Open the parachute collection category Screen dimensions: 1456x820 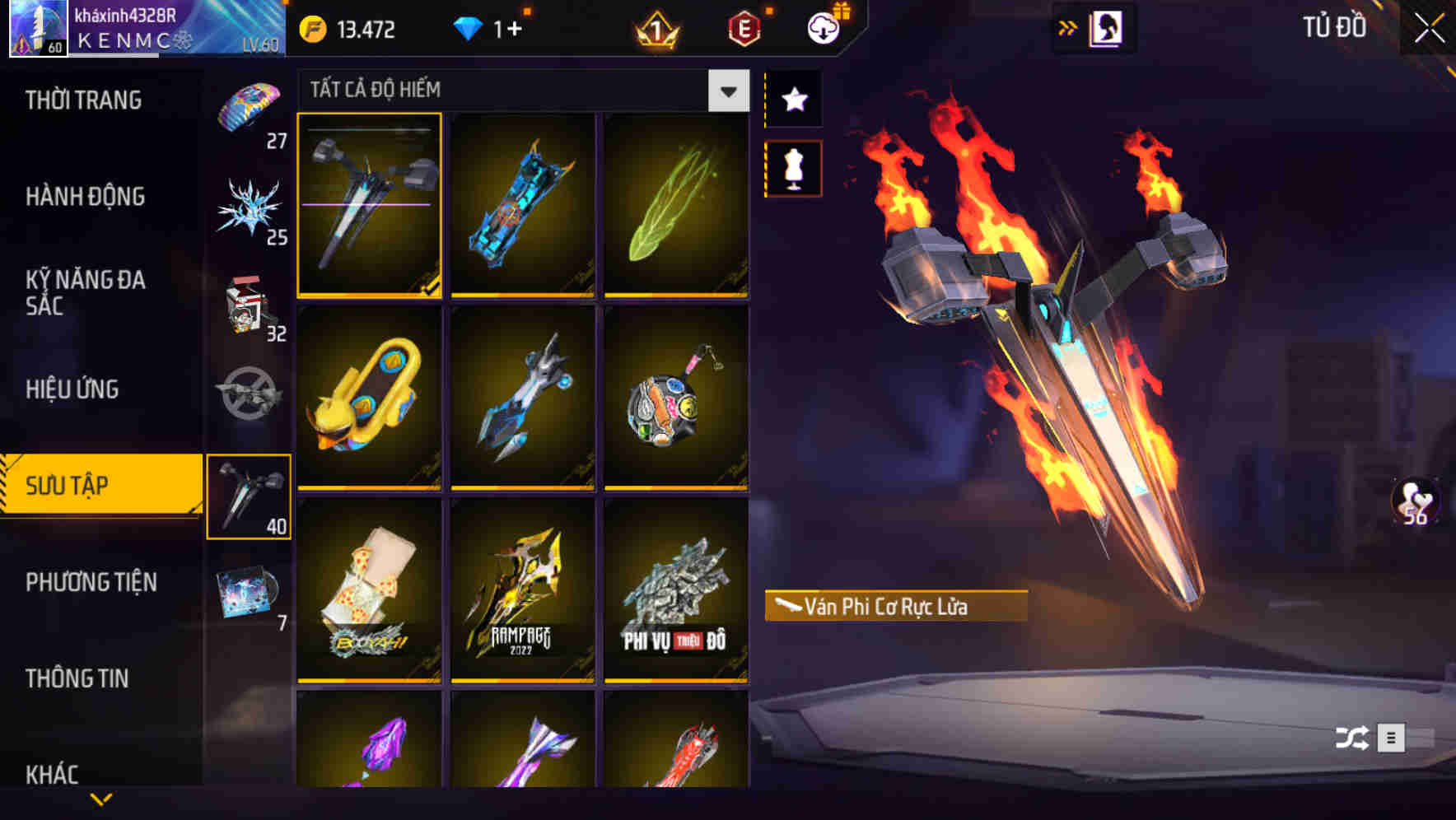pos(250,107)
